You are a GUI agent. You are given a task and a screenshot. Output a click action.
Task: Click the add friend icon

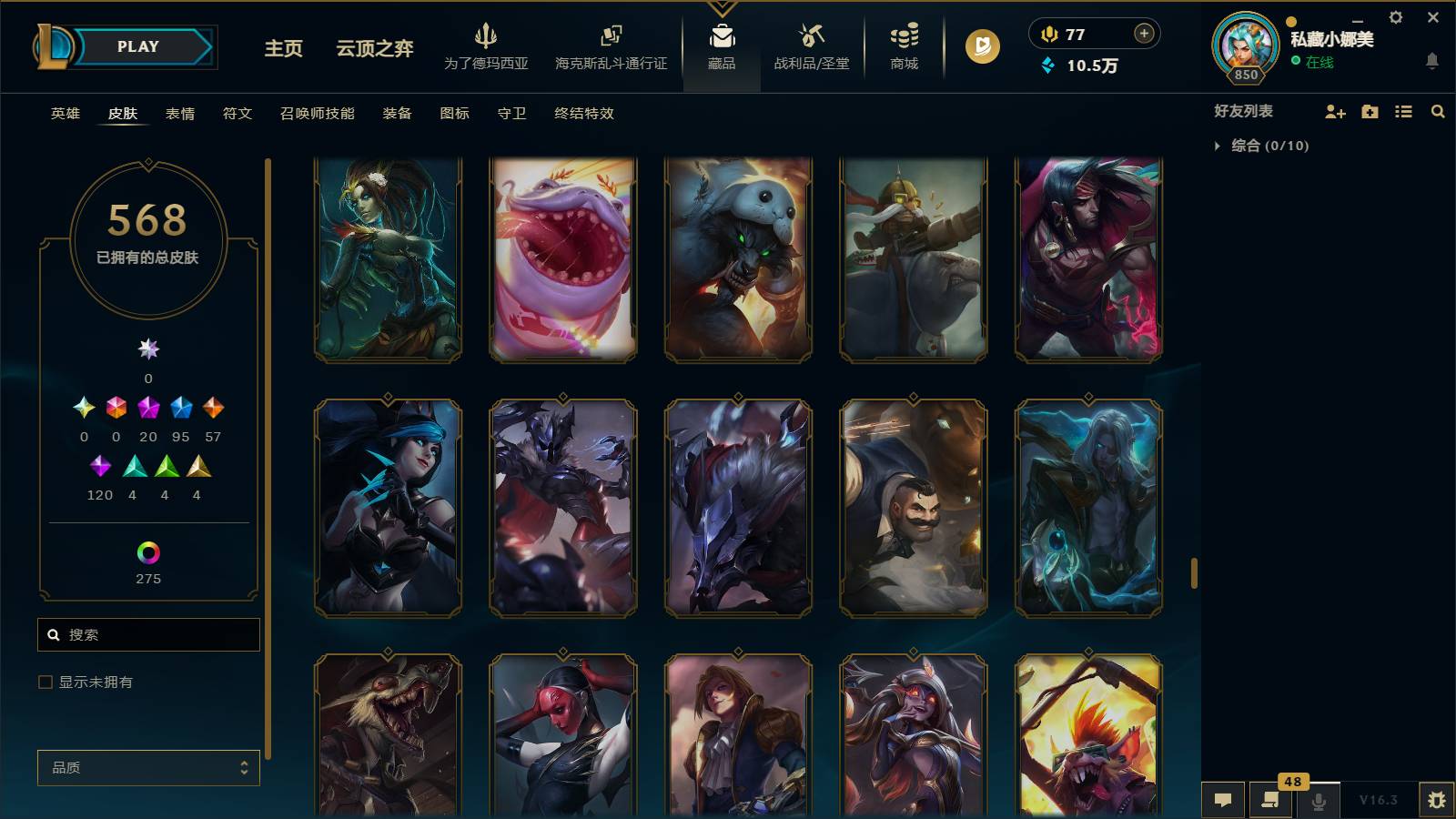coord(1335,111)
